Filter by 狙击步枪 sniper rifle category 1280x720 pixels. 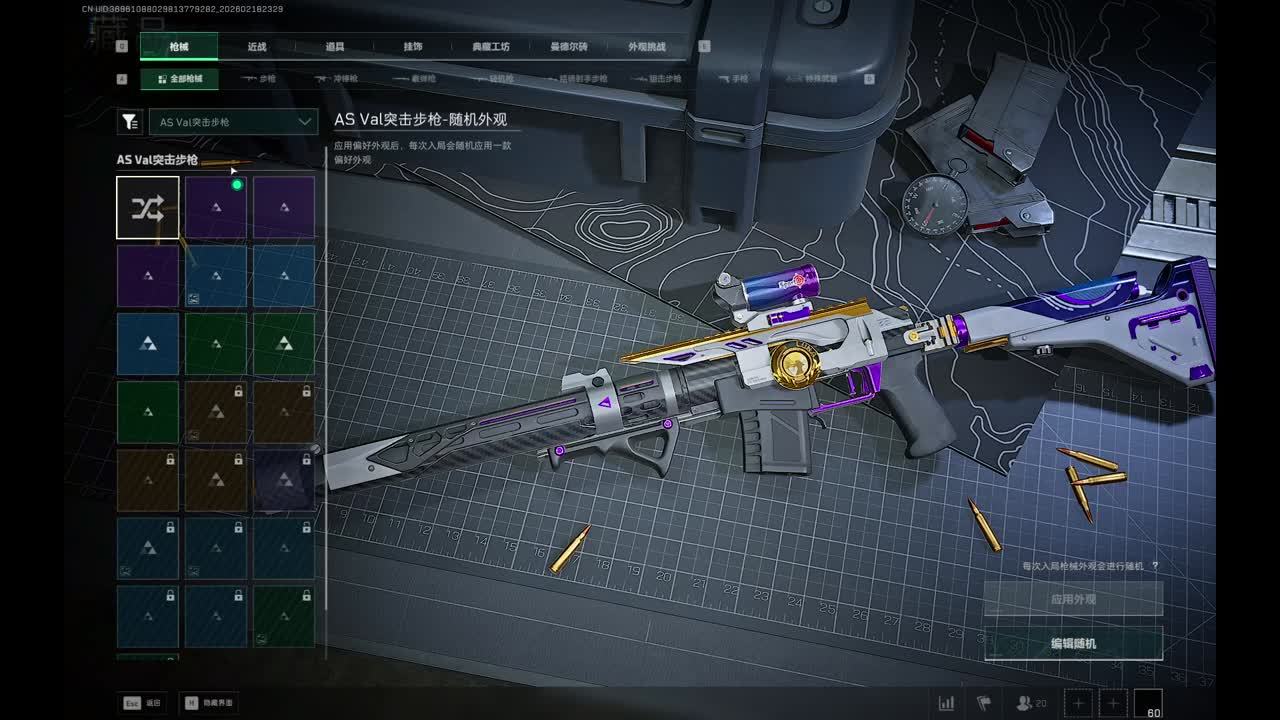pos(658,78)
